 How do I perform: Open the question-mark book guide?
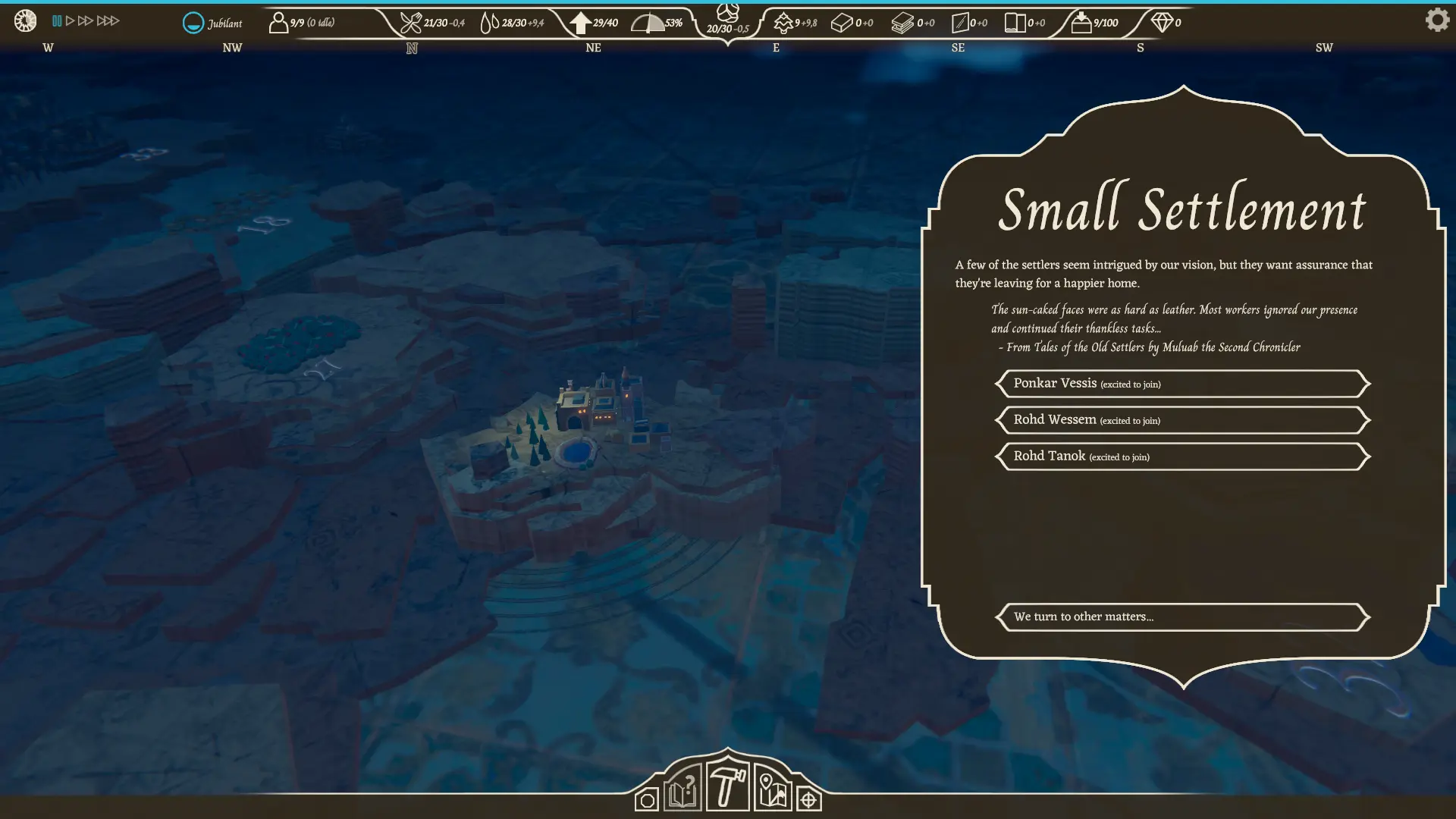tap(682, 789)
